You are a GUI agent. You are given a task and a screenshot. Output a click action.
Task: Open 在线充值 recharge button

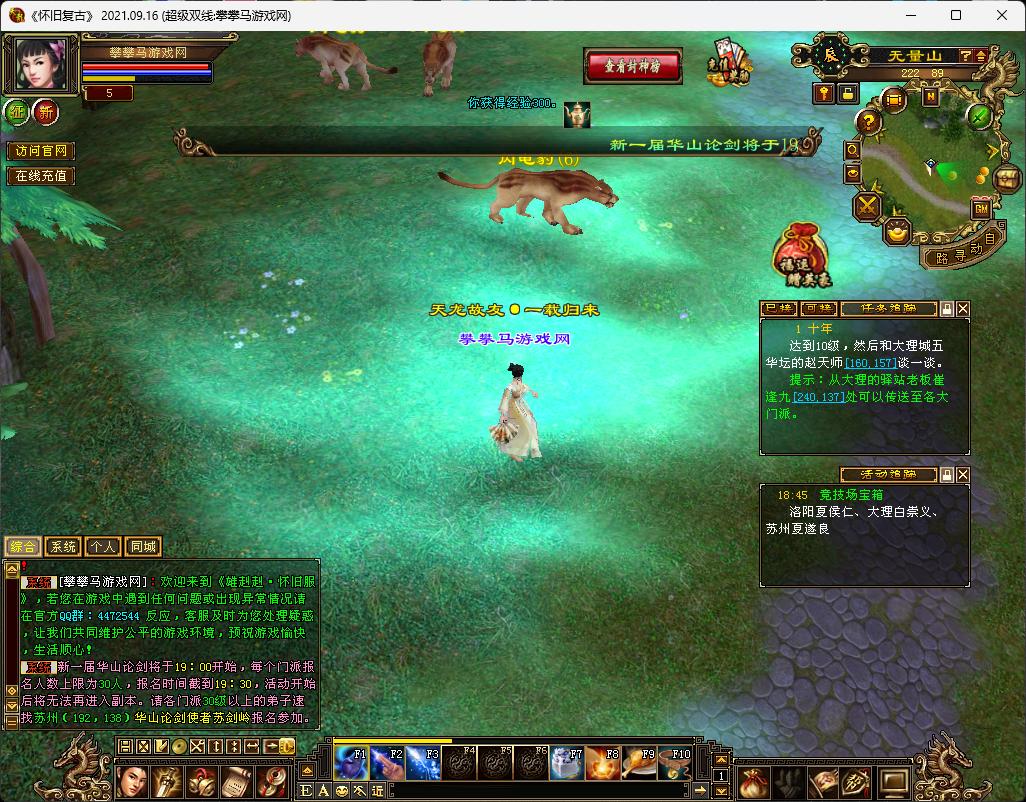pos(41,176)
